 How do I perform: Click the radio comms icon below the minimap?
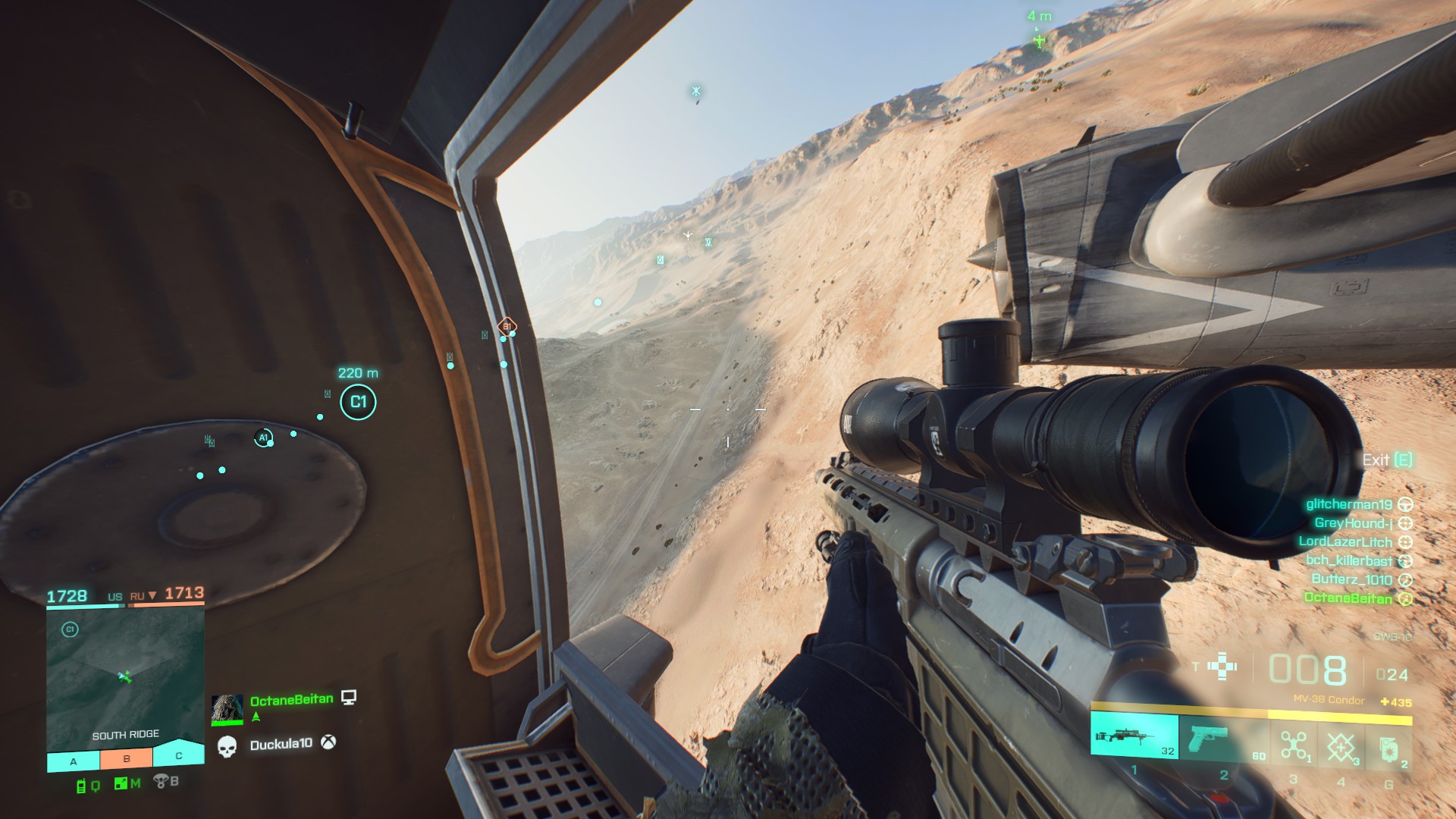81,786
